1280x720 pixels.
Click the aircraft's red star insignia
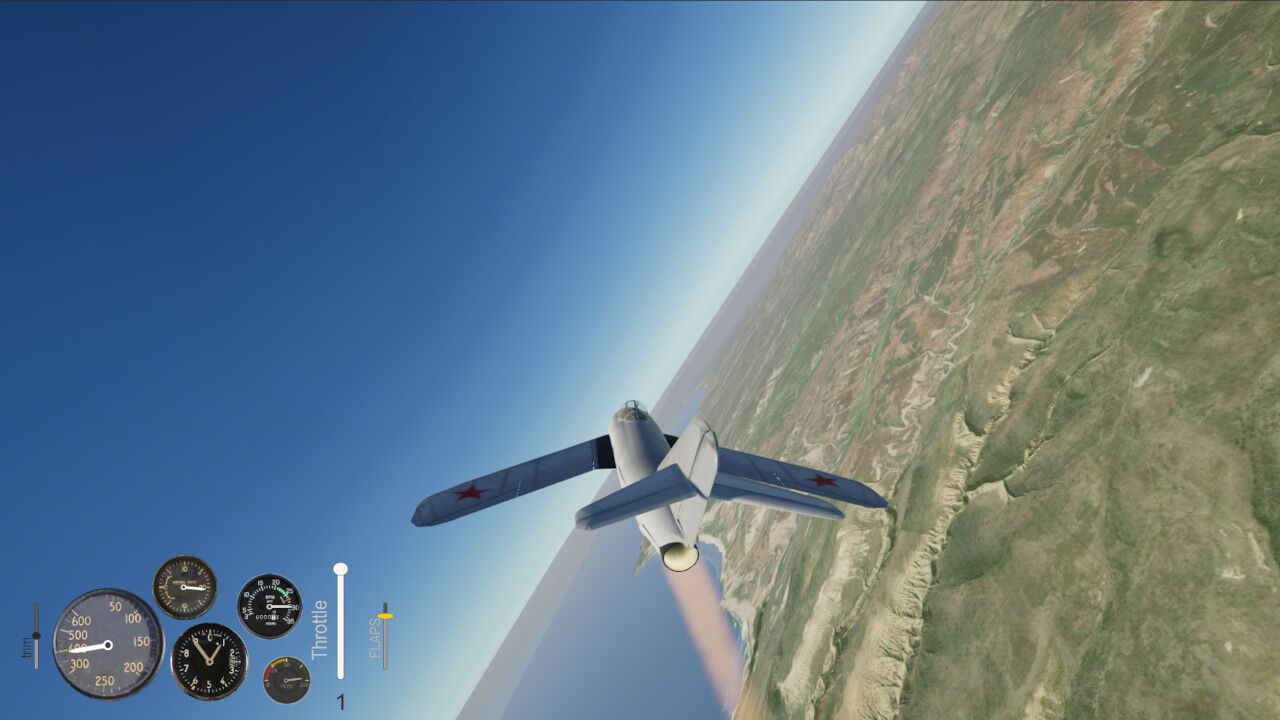472,491
